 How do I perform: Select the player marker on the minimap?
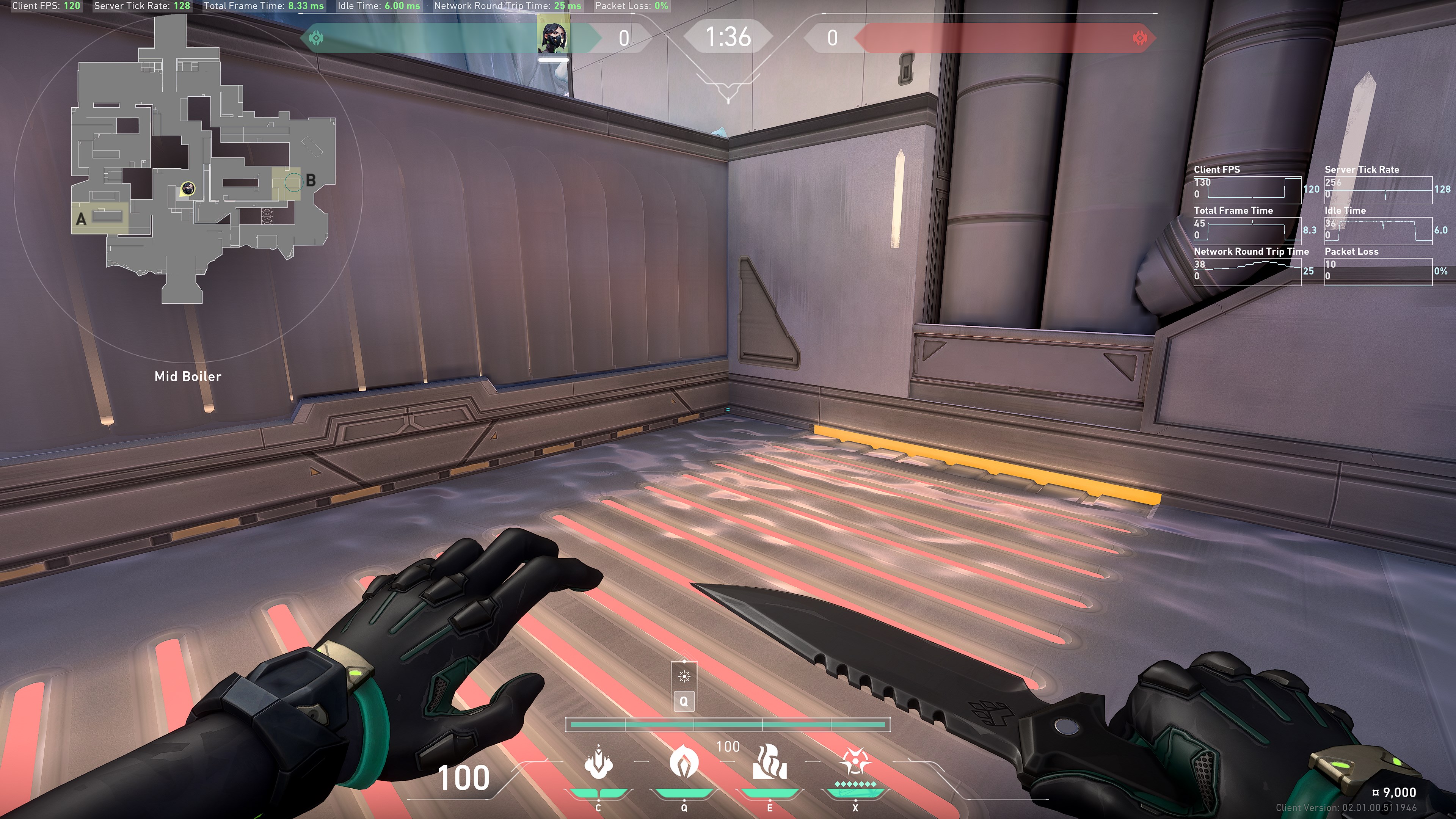(x=188, y=189)
